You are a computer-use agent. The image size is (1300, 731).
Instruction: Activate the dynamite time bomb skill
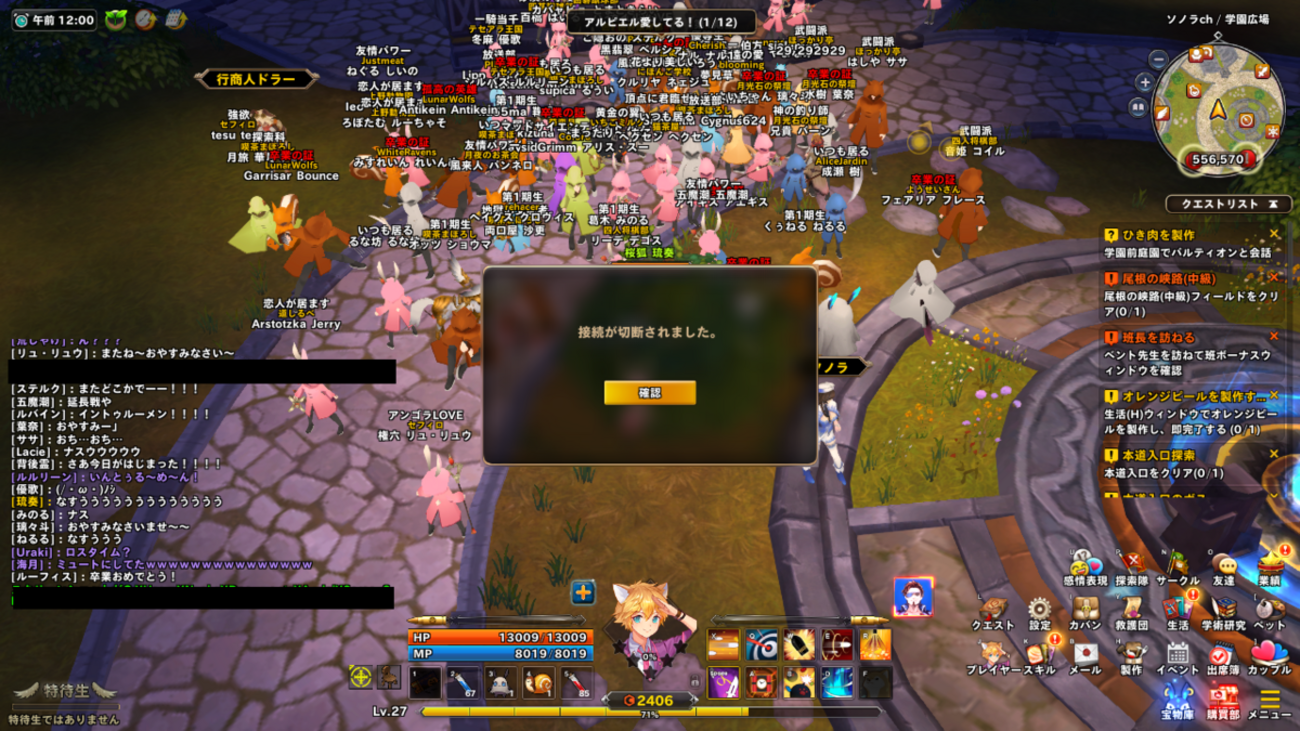pos(761,683)
